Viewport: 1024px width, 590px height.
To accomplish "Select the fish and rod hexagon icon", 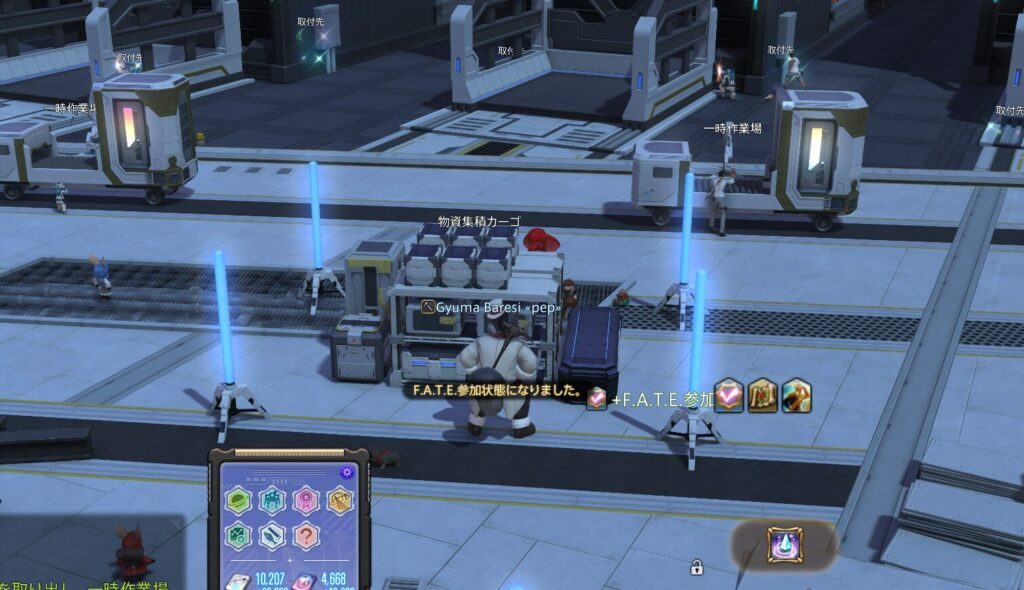I will [x=272, y=536].
